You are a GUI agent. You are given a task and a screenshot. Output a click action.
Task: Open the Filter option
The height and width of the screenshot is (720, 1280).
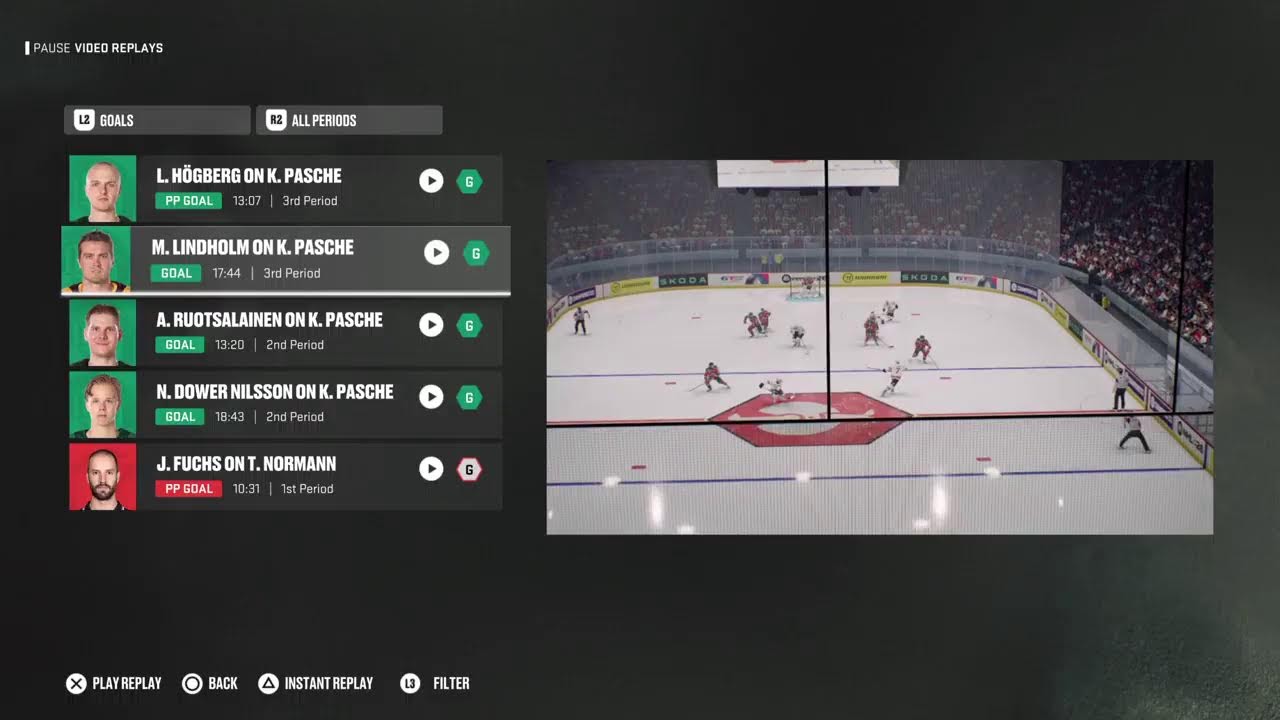coord(435,684)
